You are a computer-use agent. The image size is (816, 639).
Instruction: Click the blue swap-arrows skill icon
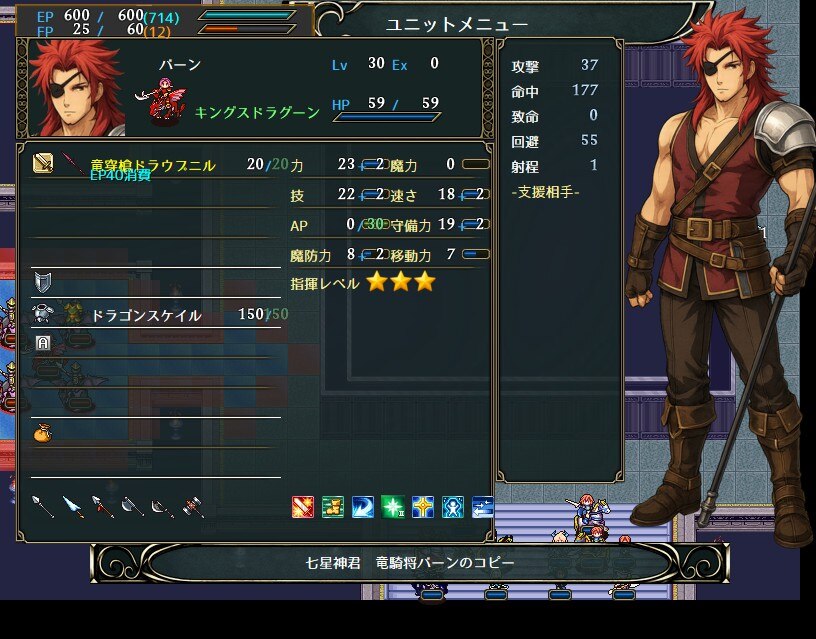click(482, 507)
